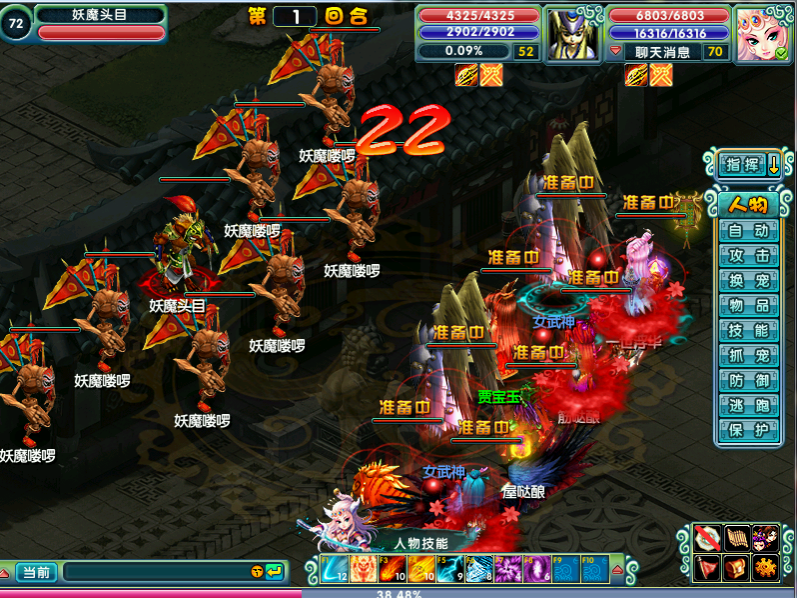Open the 物品 items menu
The width and height of the screenshot is (797, 598).
tap(748, 306)
